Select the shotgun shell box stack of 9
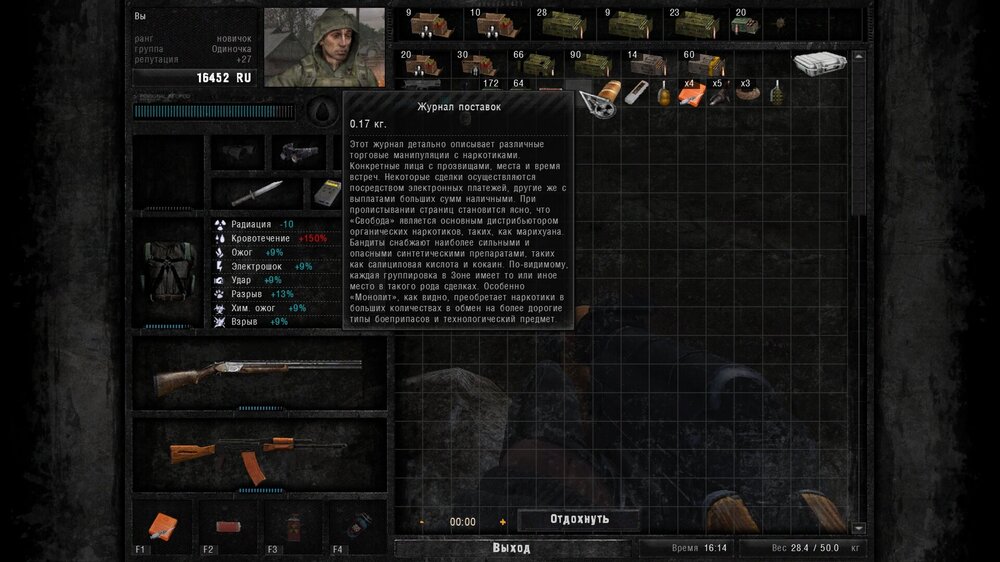The image size is (1000, 562). click(421, 22)
